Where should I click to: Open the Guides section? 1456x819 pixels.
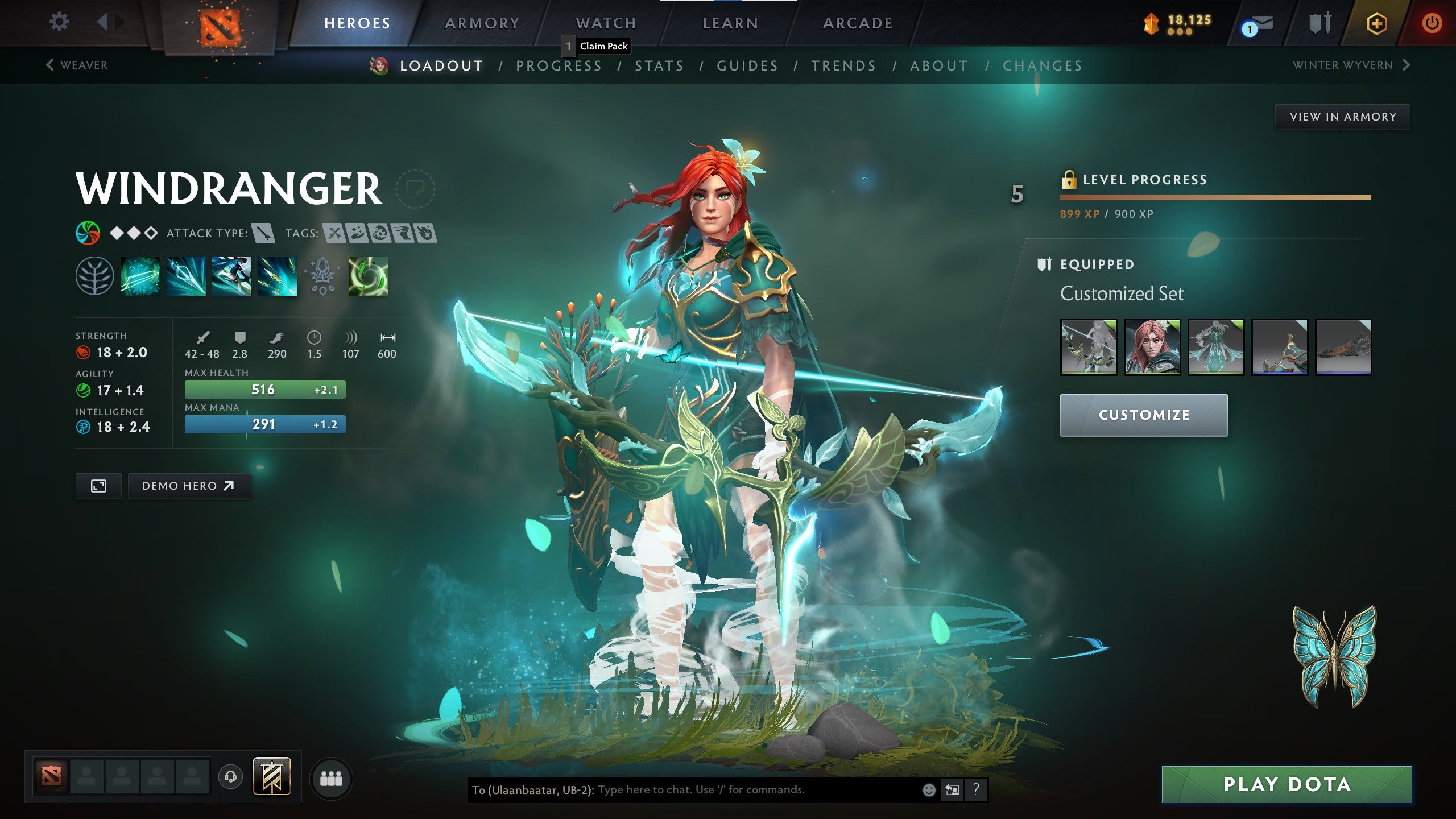coord(747,66)
